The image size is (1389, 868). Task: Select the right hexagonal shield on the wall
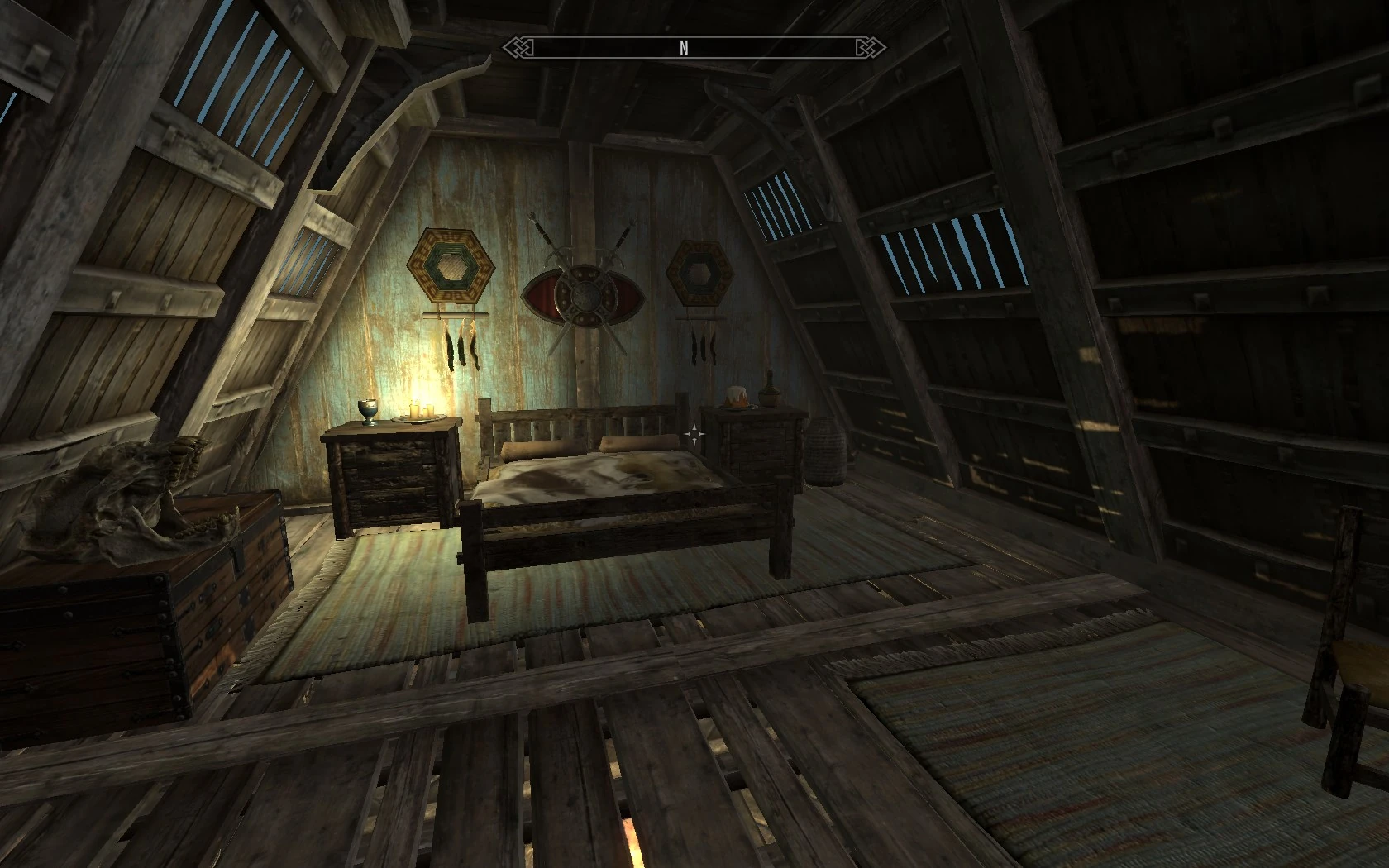click(699, 270)
